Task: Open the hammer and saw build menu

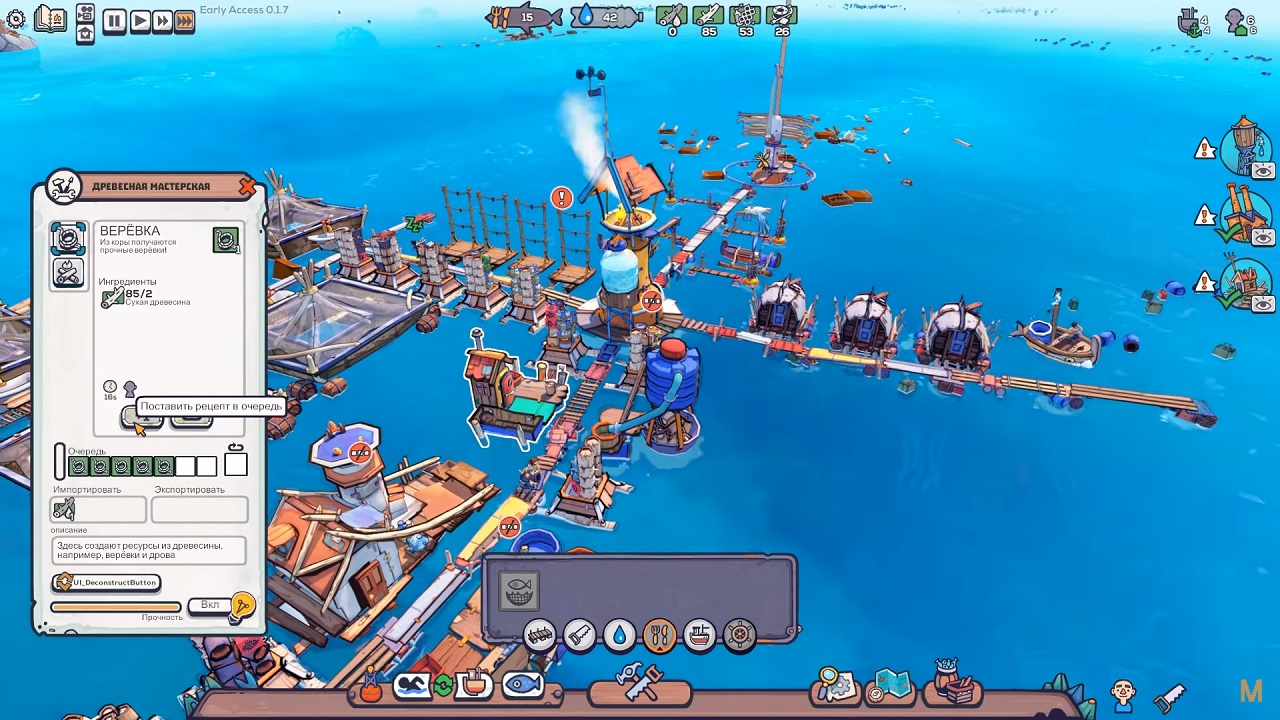Action: pos(639,684)
